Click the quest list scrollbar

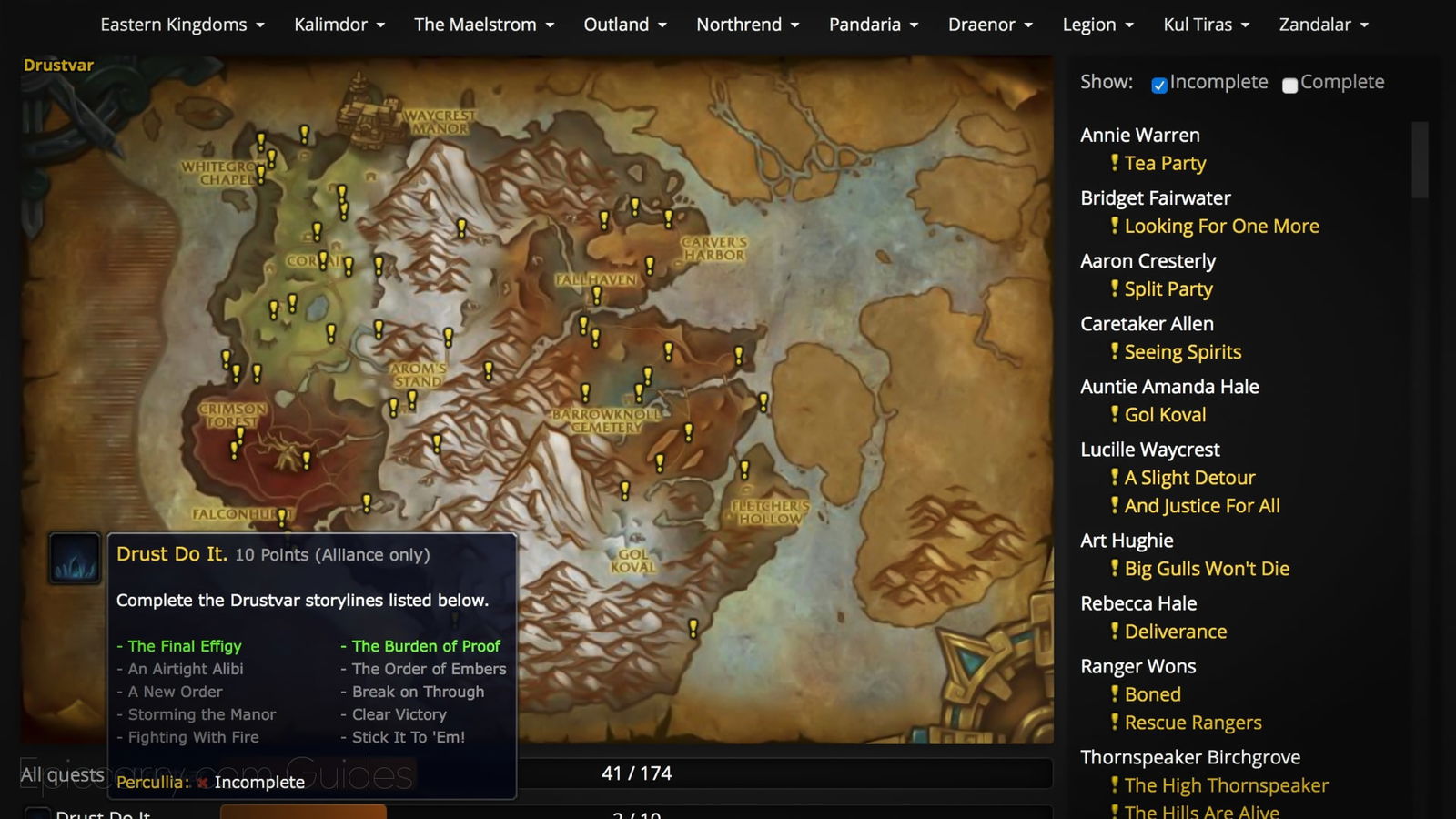[x=1420, y=160]
